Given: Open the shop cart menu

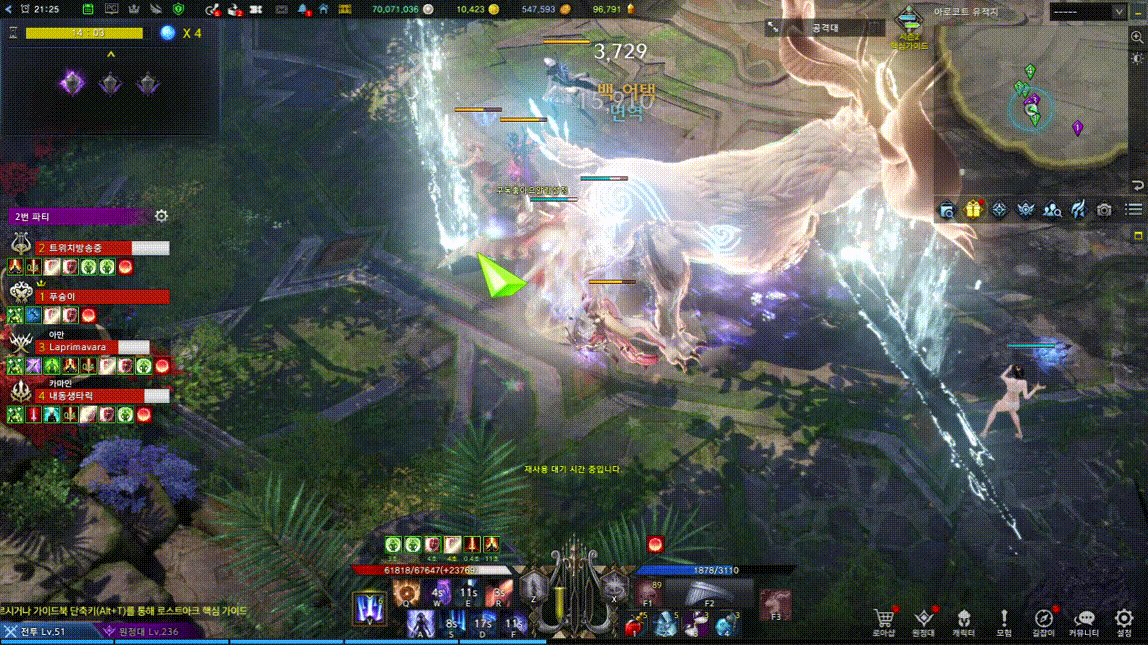Looking at the screenshot, I should point(883,620).
